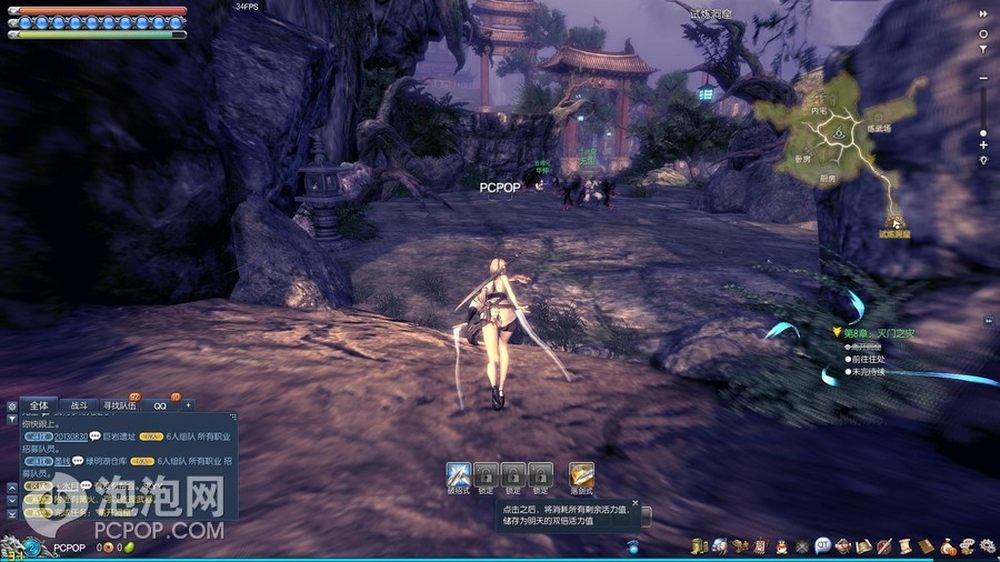This screenshot has width=1000, height=562.
Task: Add a new chat tab with plus button
Action: (188, 405)
